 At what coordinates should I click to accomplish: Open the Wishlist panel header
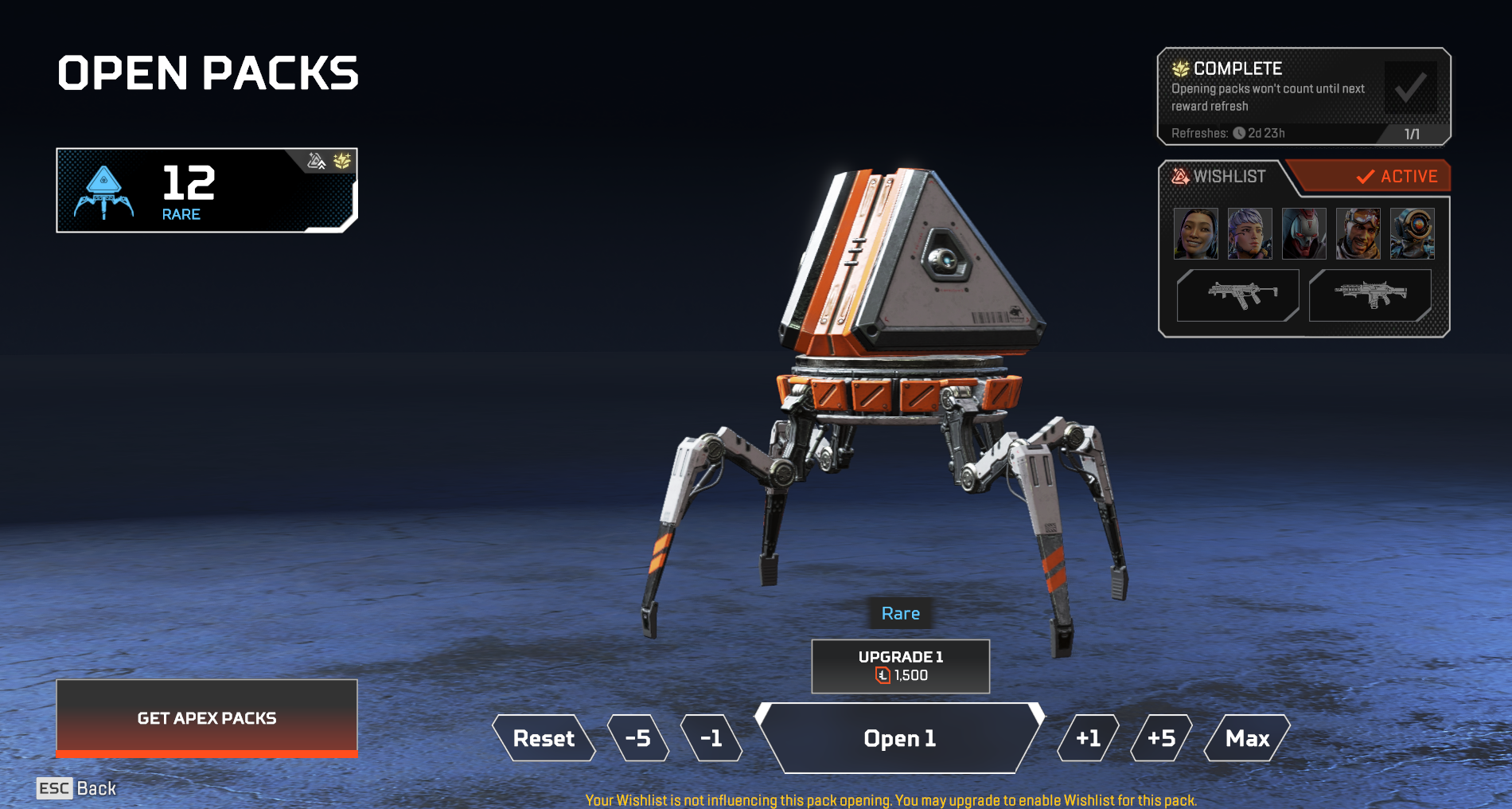(x=1229, y=176)
